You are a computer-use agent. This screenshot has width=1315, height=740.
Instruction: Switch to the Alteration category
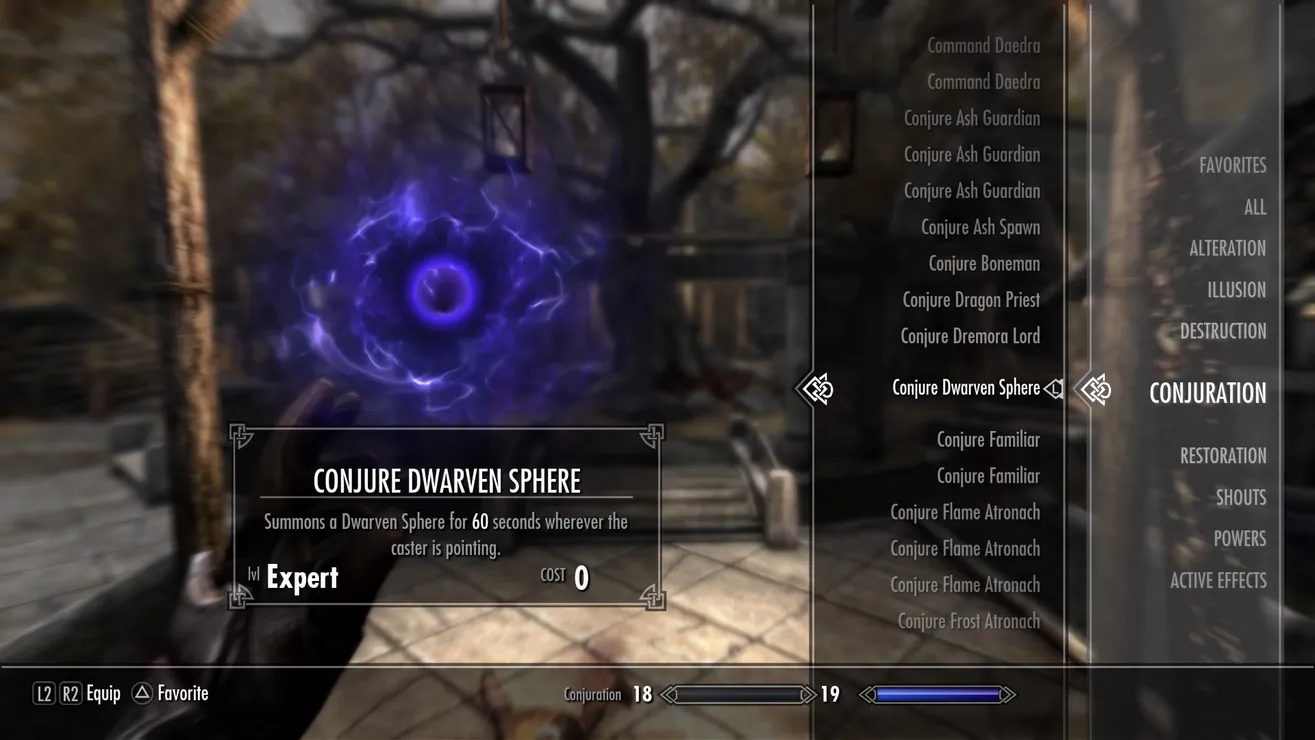click(x=1227, y=249)
